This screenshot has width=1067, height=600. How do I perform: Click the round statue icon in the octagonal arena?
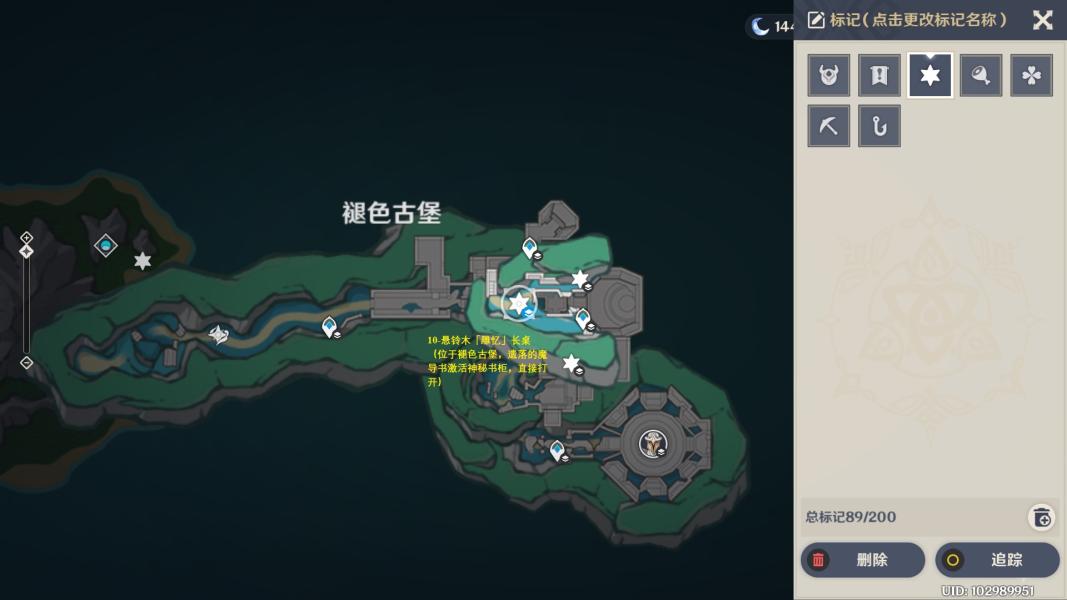point(652,442)
